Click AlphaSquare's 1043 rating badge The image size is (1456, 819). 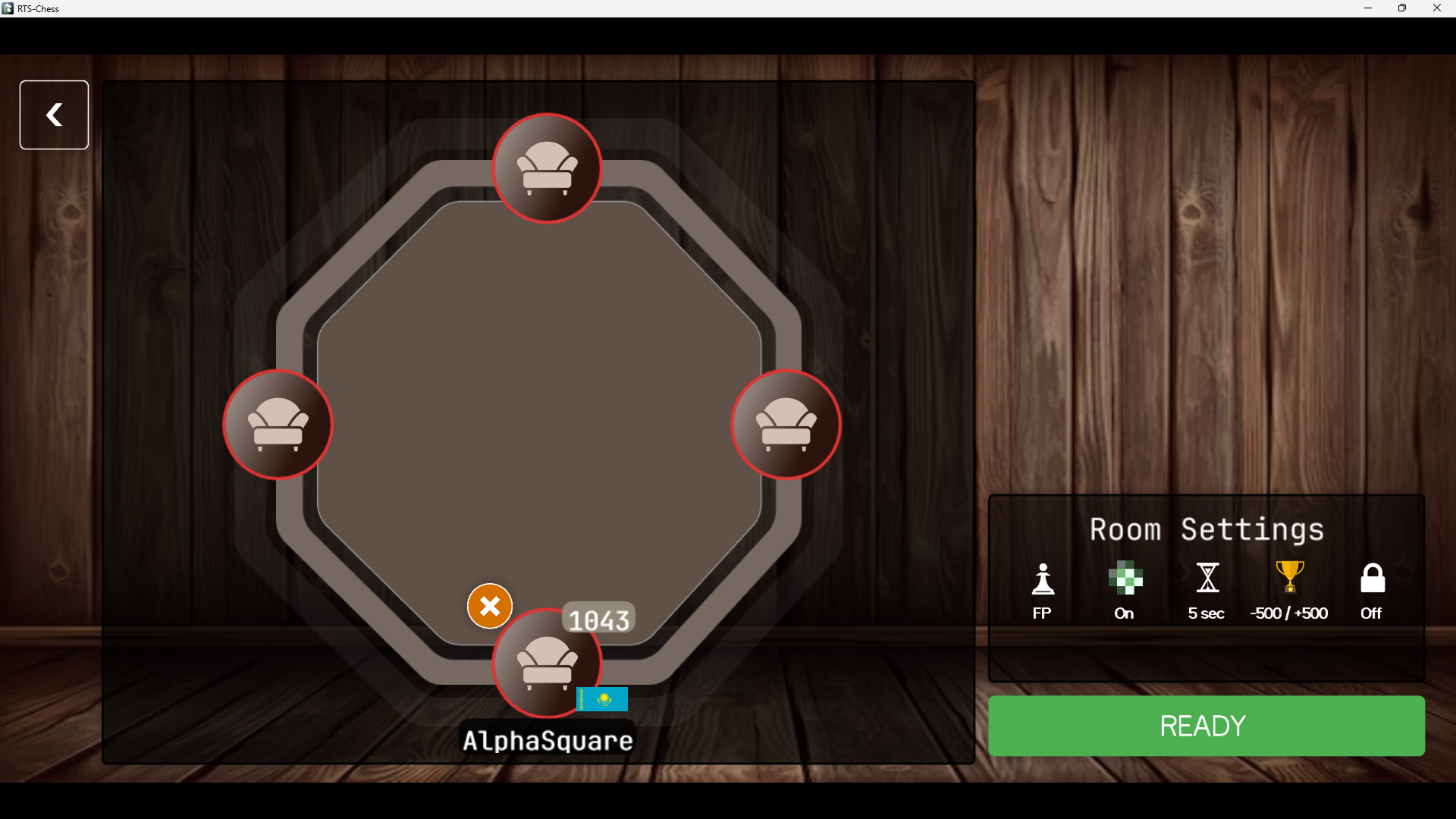(x=598, y=618)
